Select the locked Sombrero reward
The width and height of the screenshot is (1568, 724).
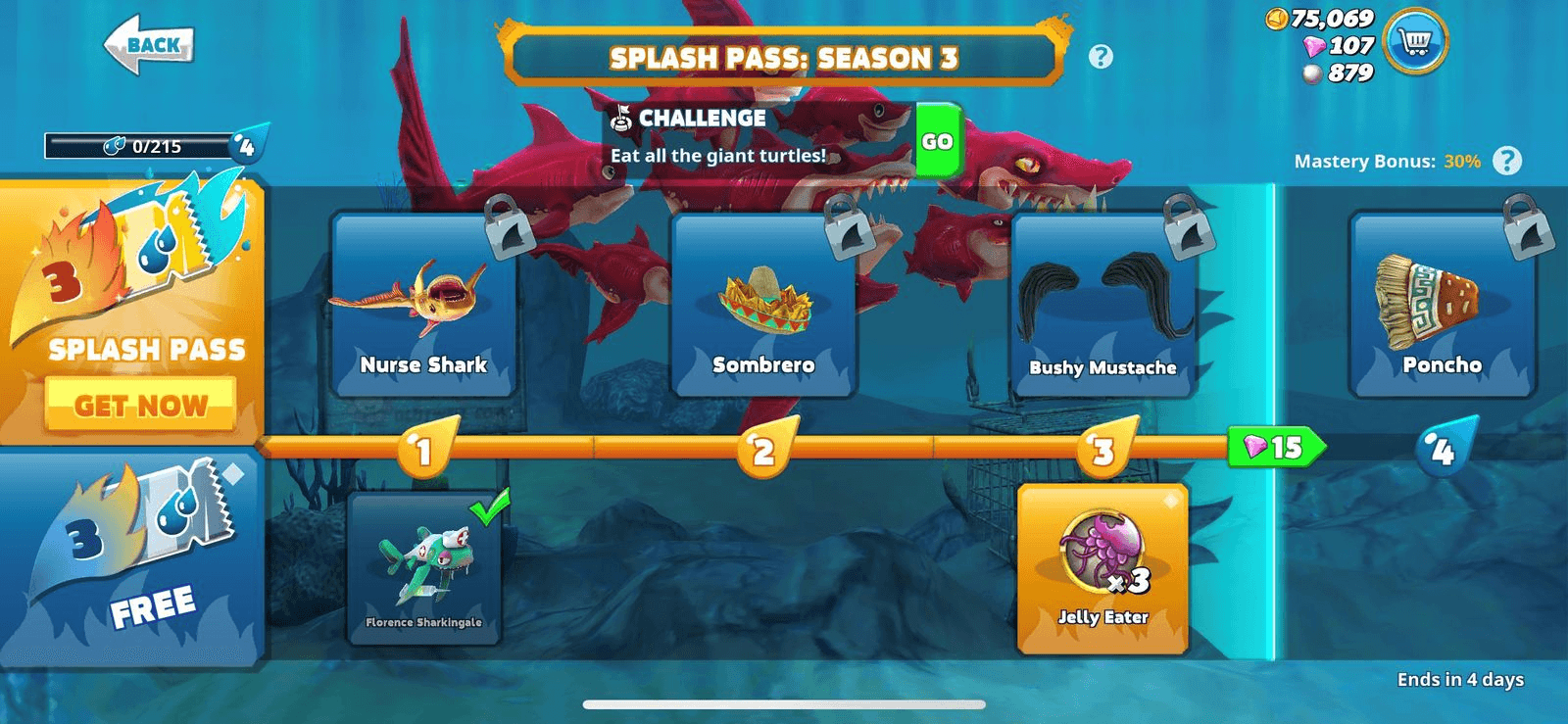[x=763, y=306]
